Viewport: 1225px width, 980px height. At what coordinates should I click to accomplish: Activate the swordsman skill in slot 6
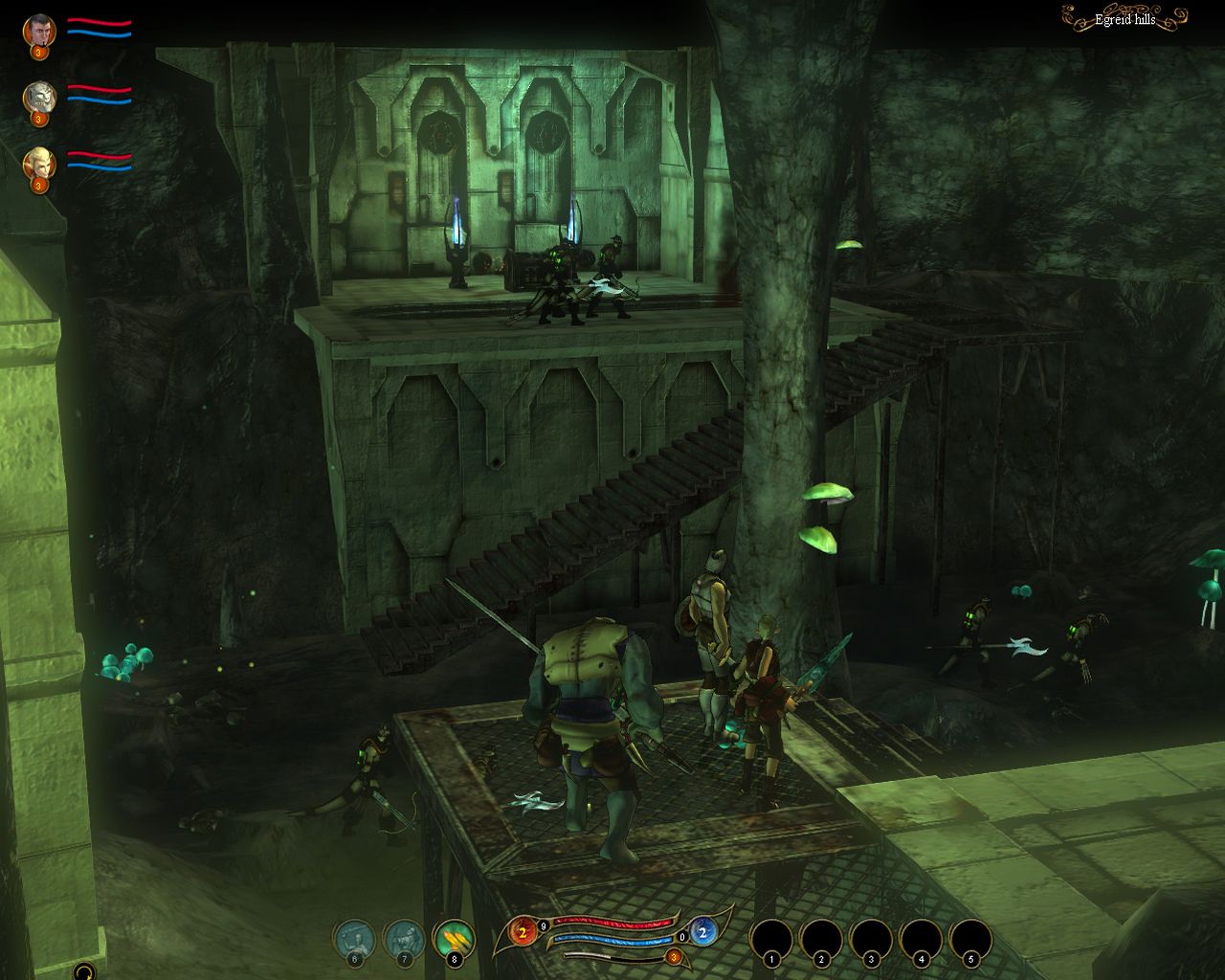coord(354,939)
